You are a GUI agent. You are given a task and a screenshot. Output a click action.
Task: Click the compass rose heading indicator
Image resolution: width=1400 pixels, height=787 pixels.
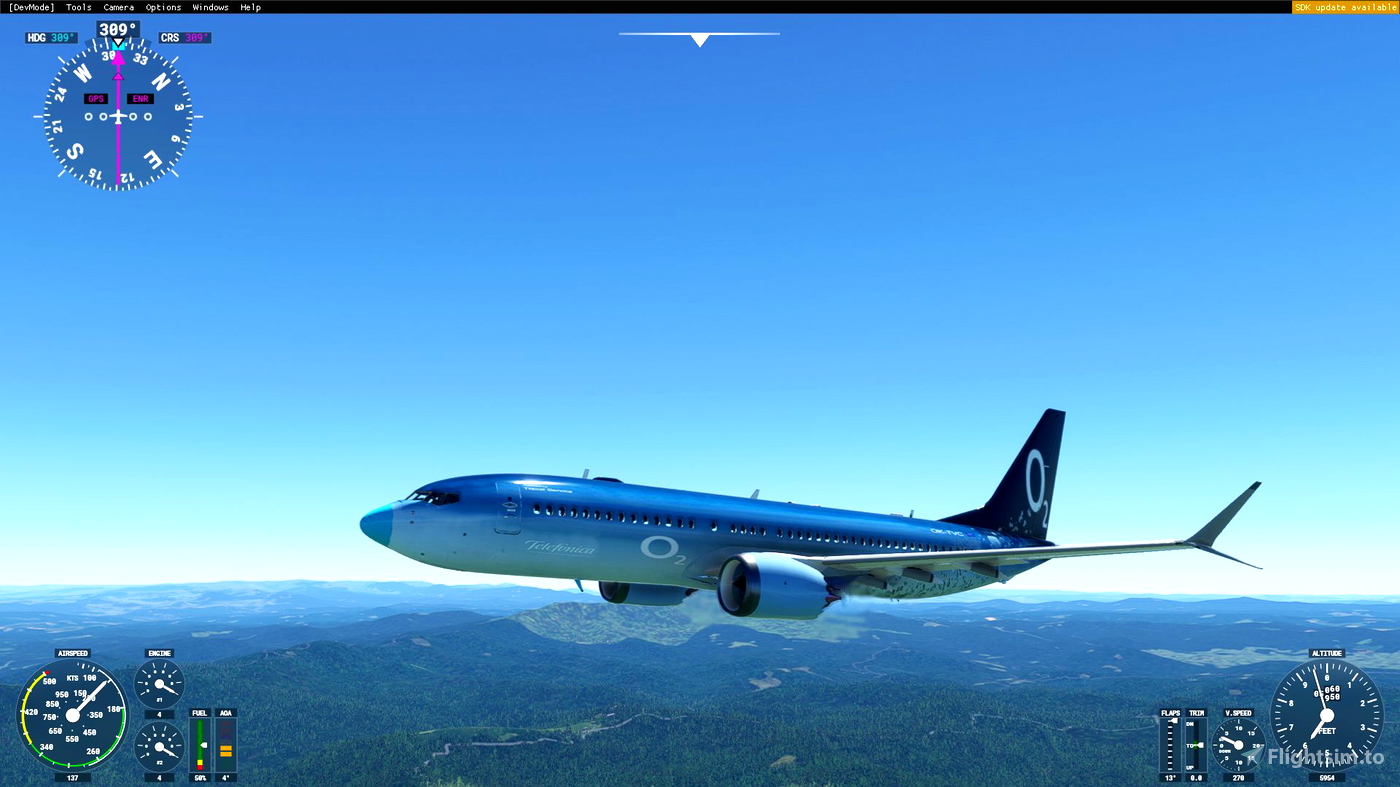pos(117,115)
